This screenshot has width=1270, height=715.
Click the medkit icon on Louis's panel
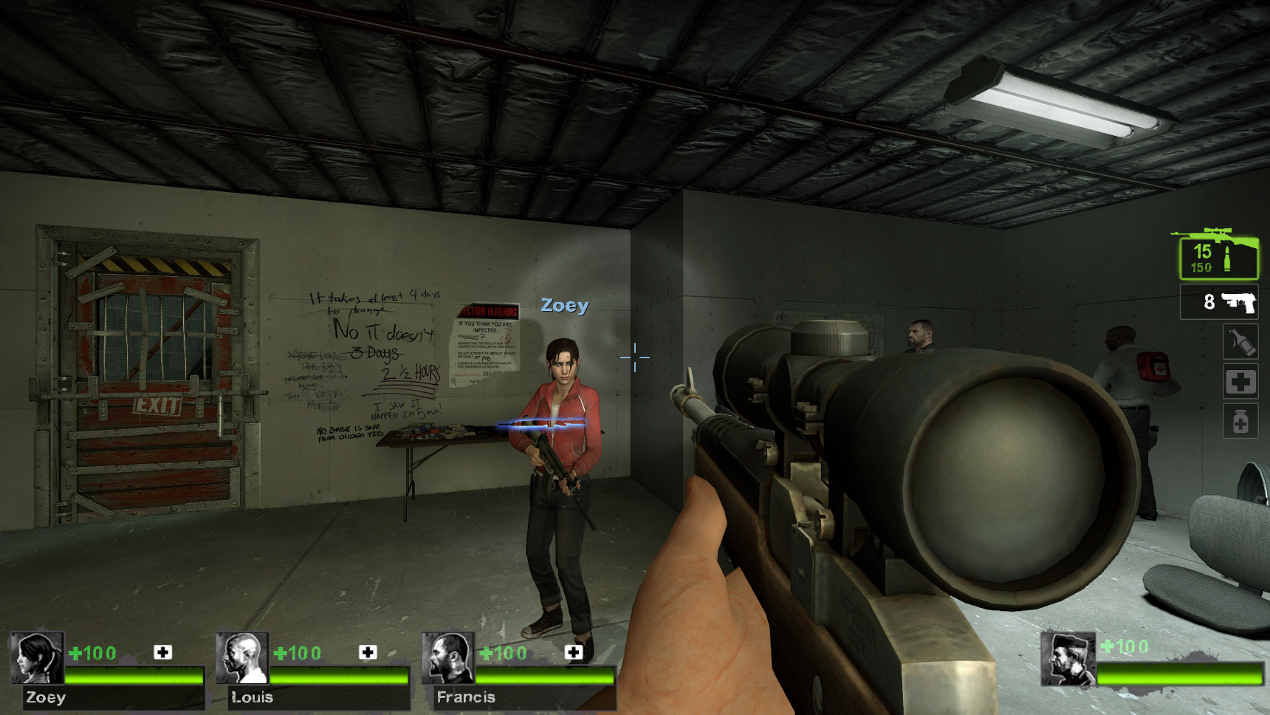pos(368,652)
